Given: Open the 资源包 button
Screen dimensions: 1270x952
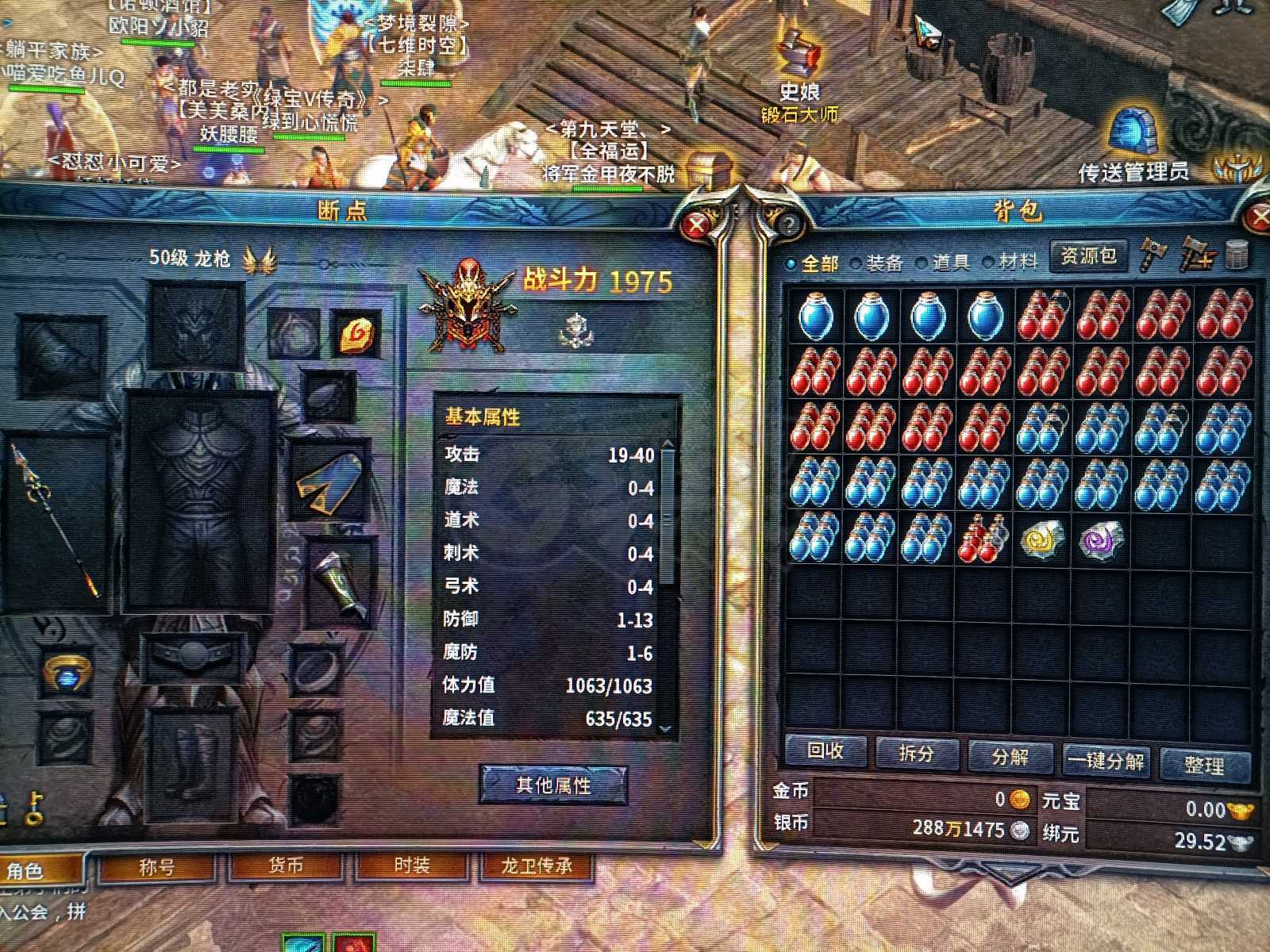Looking at the screenshot, I should pyautogui.click(x=1088, y=256).
